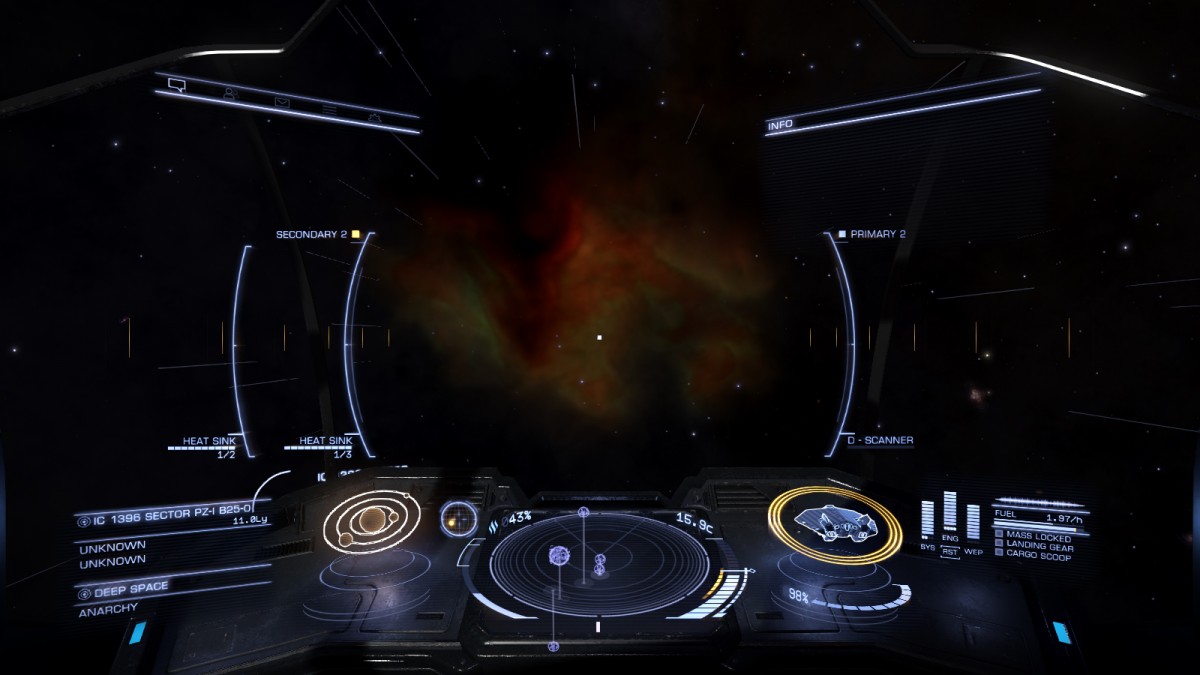Select the ship hologram status display
The width and height of the screenshot is (1200, 675).
(x=835, y=522)
